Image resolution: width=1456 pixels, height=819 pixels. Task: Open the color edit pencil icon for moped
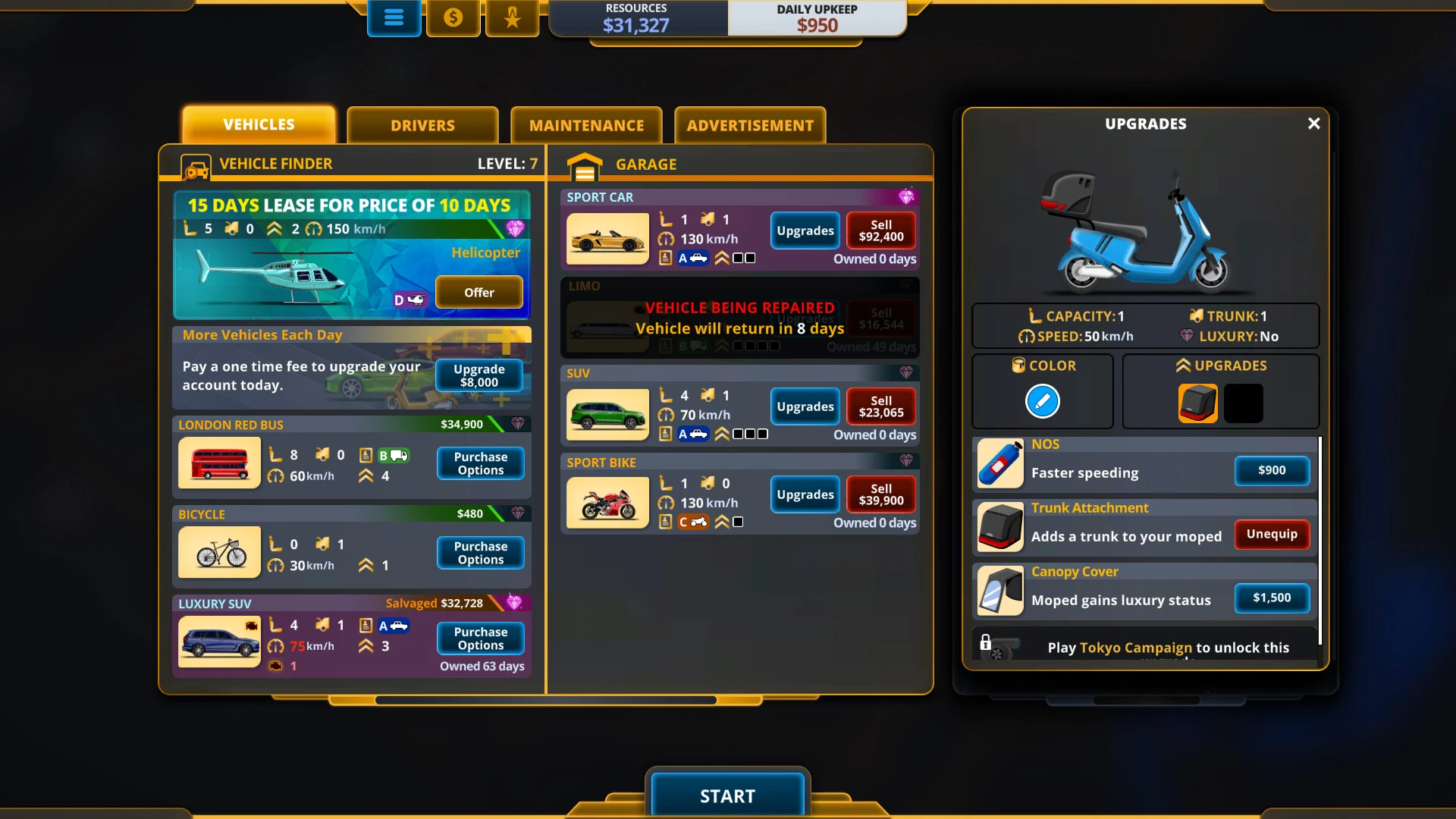(1043, 401)
